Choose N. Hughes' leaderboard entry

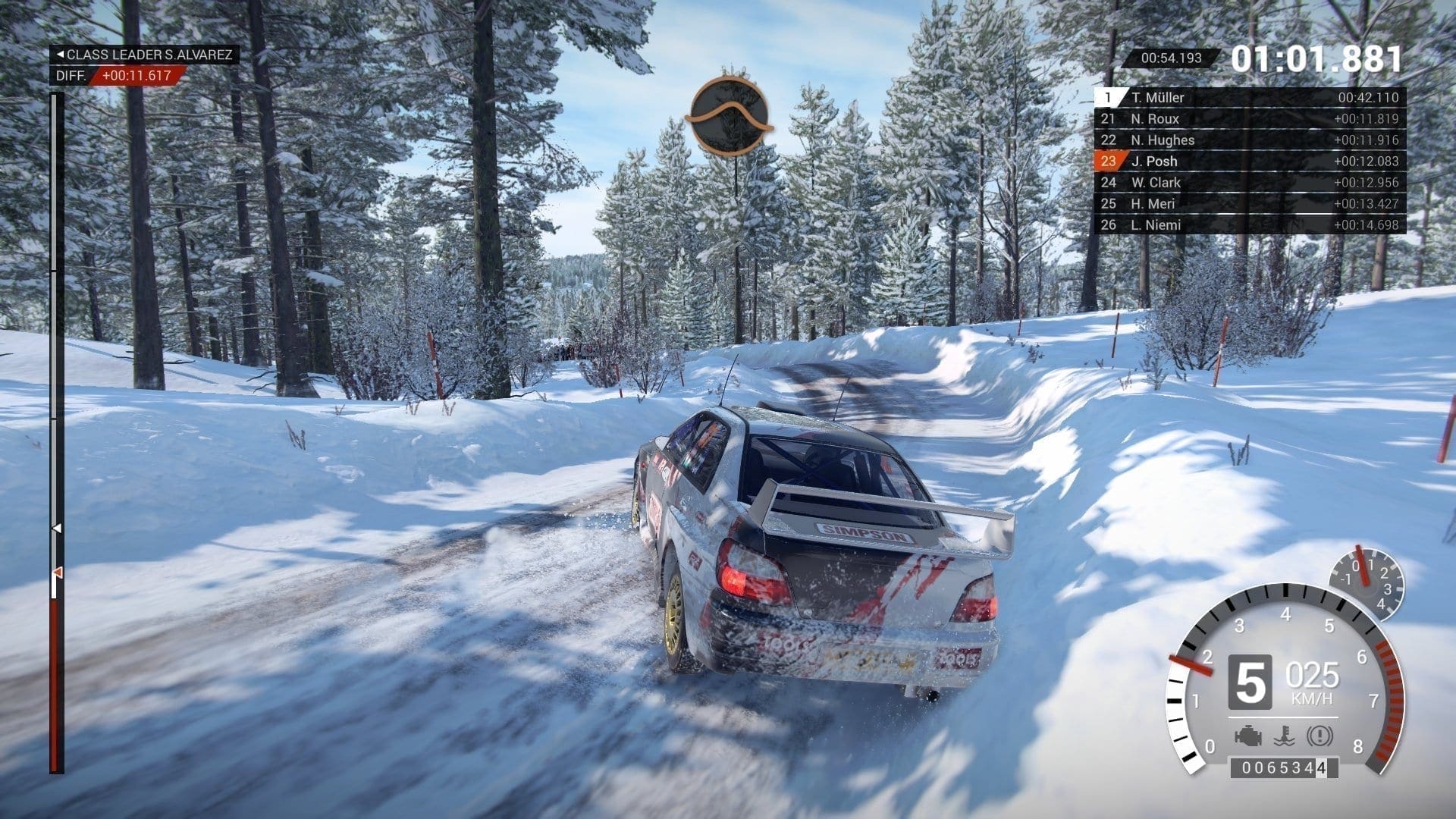(1250, 140)
